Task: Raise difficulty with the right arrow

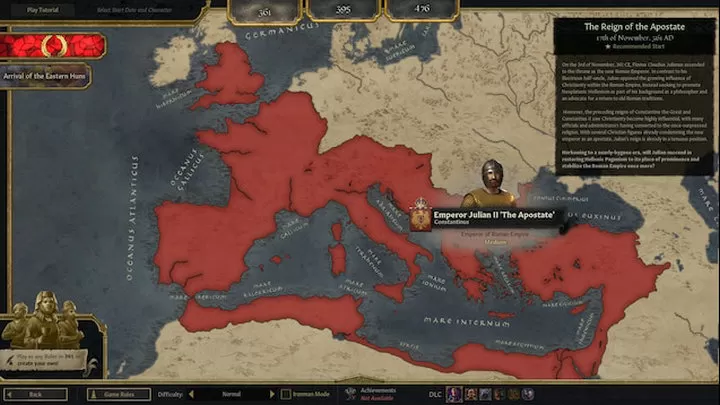Action: tap(270, 394)
